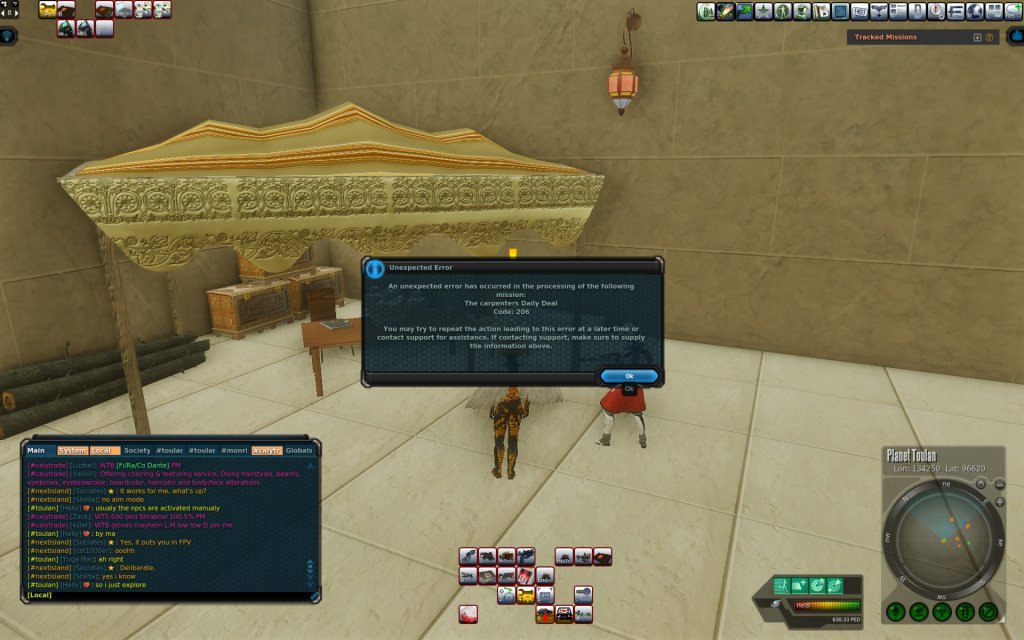Open the Tracked Missions help icon
Image resolution: width=1024 pixels, height=640 pixels.
tap(989, 37)
